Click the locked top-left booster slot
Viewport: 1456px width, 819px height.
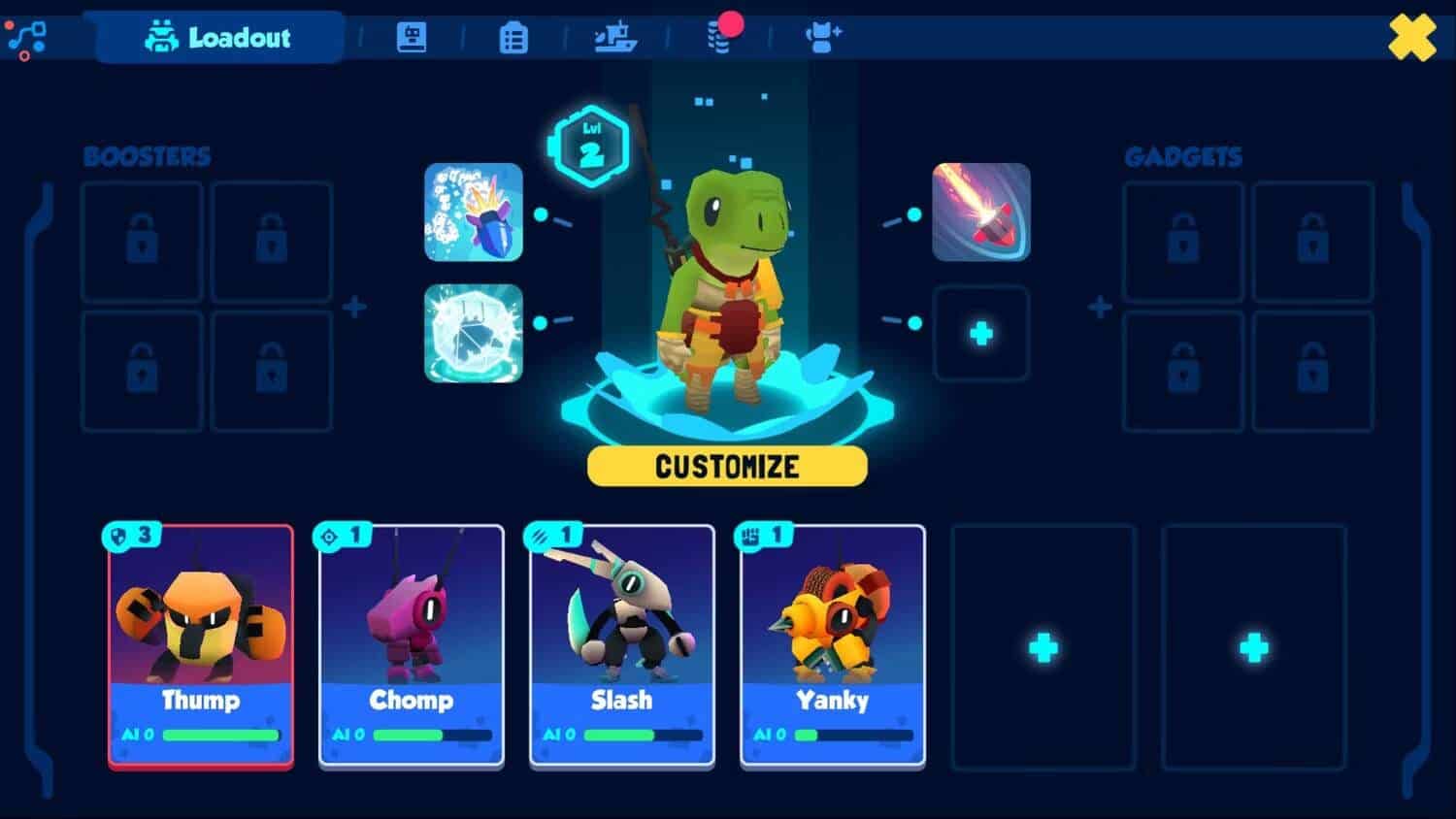pyautogui.click(x=142, y=242)
